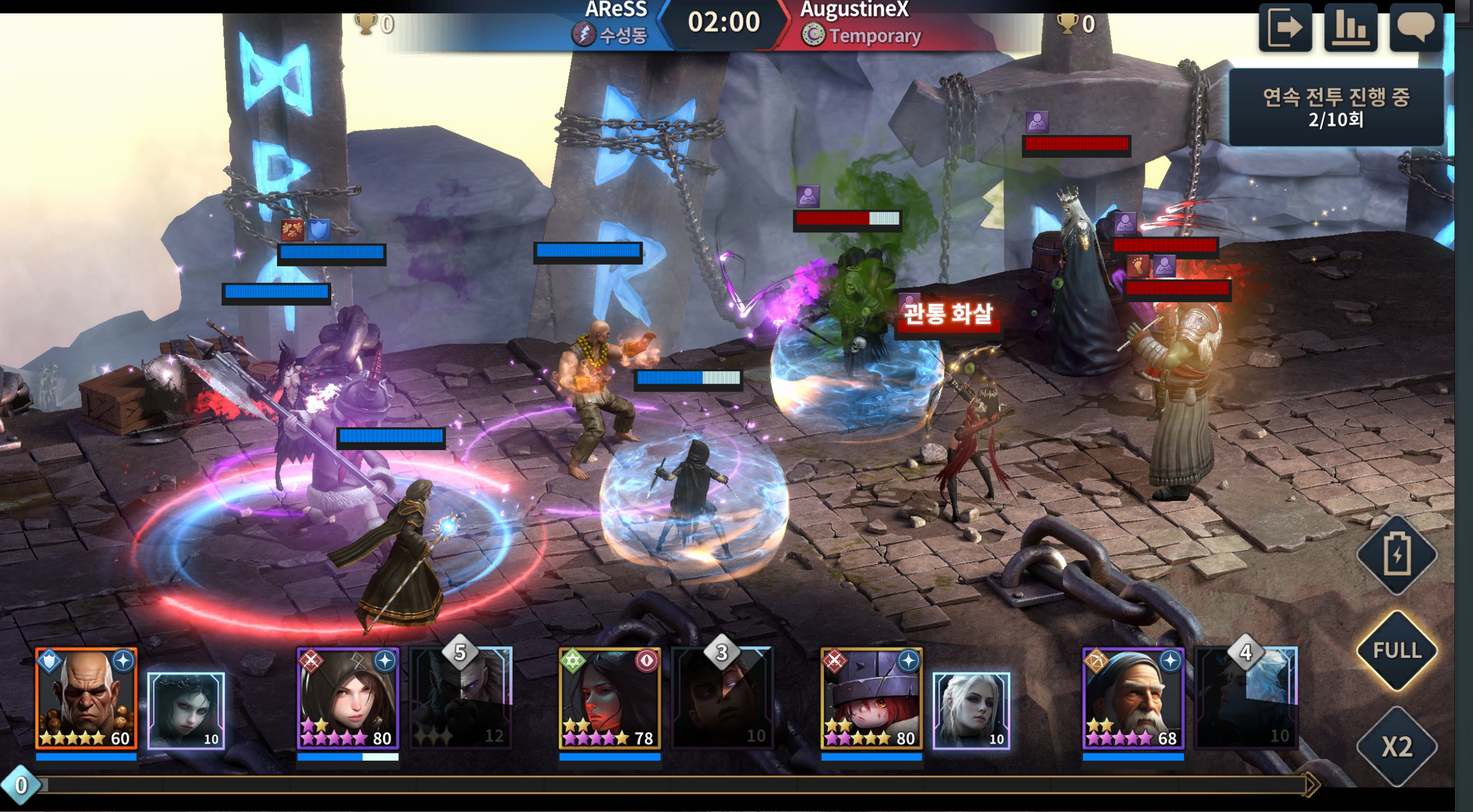Choose the darkened skill card with cooldown 3

pyautogui.click(x=723, y=698)
